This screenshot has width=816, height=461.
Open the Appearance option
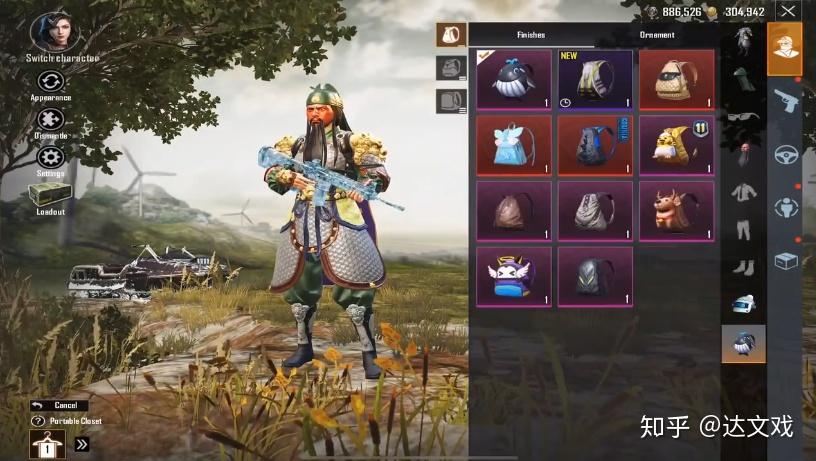[x=50, y=82]
